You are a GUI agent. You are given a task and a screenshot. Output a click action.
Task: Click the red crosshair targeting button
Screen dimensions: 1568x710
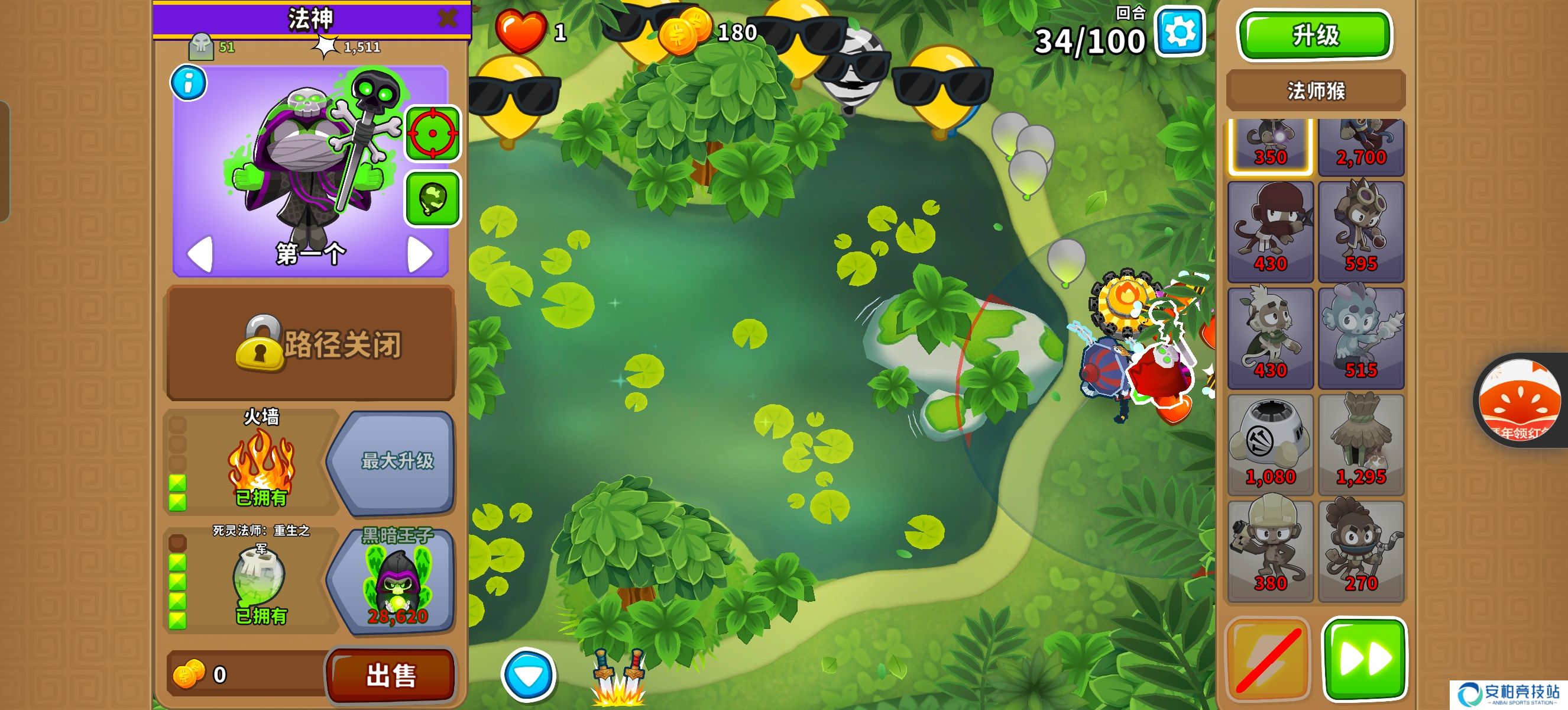click(x=432, y=133)
